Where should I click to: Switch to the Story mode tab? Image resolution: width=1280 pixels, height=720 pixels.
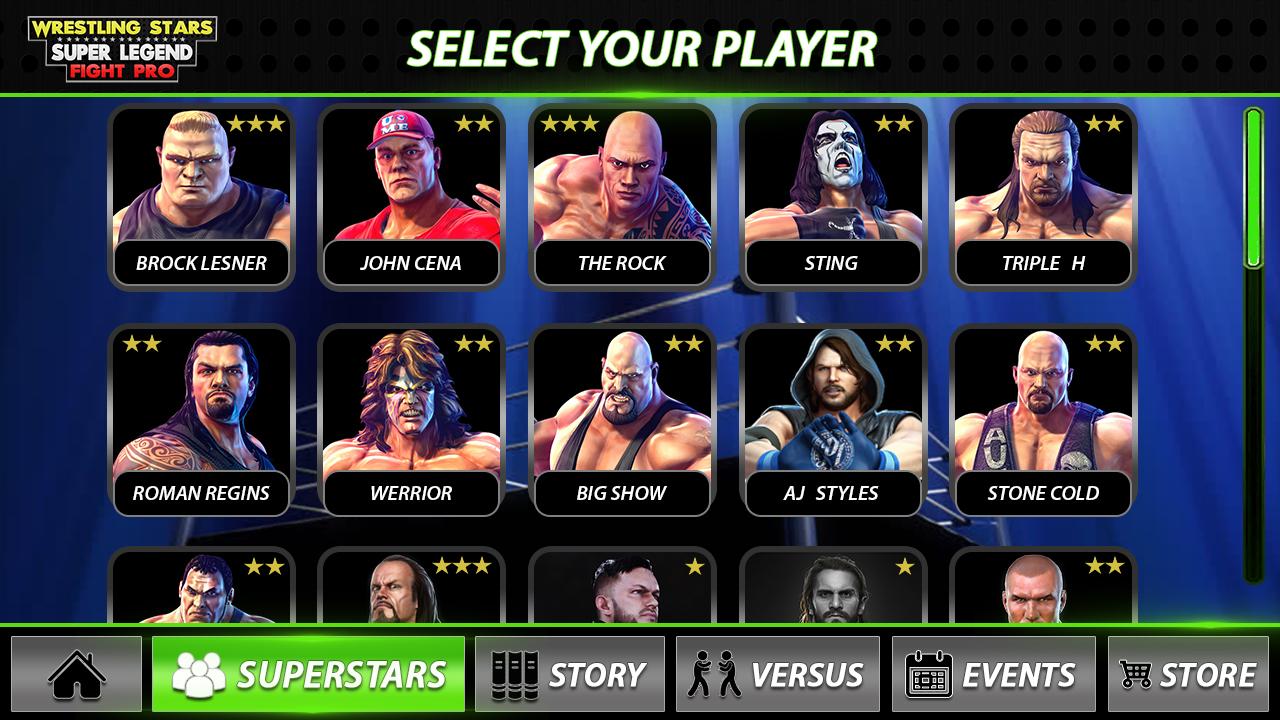click(x=569, y=674)
